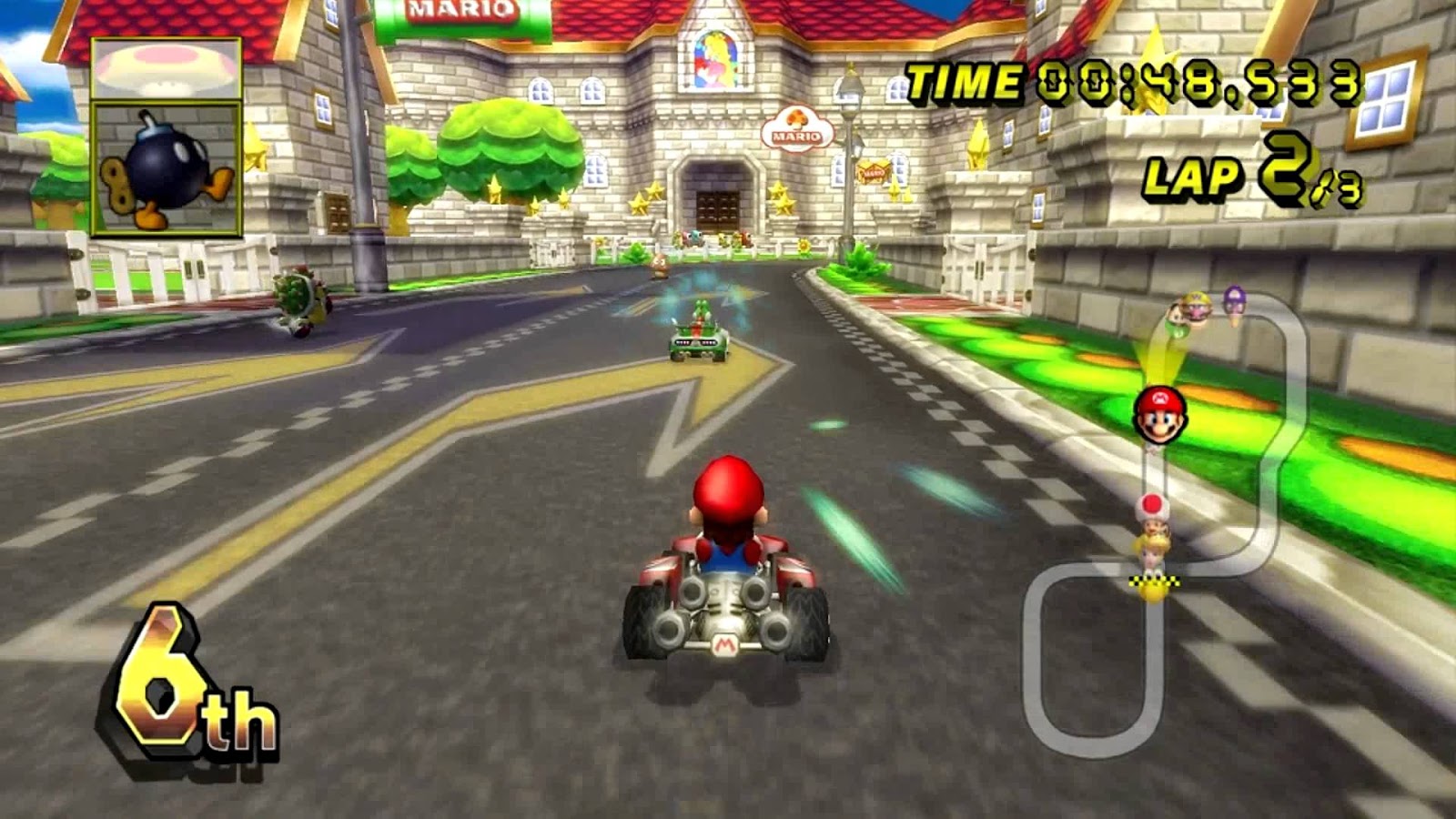This screenshot has width=1456, height=819.
Task: Click the yellow racer icon at the finish line
Action: pyautogui.click(x=1152, y=591)
